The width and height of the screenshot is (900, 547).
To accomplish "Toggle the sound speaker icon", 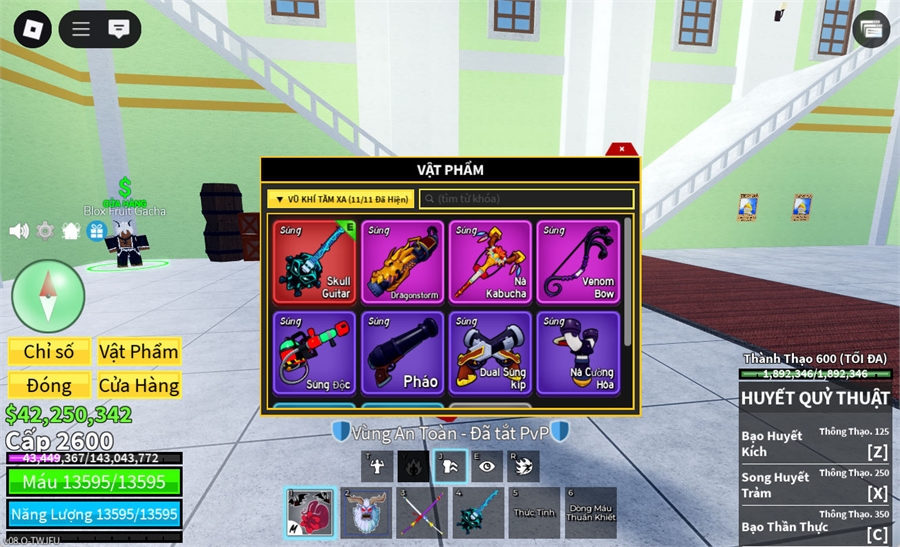I will click(x=19, y=231).
